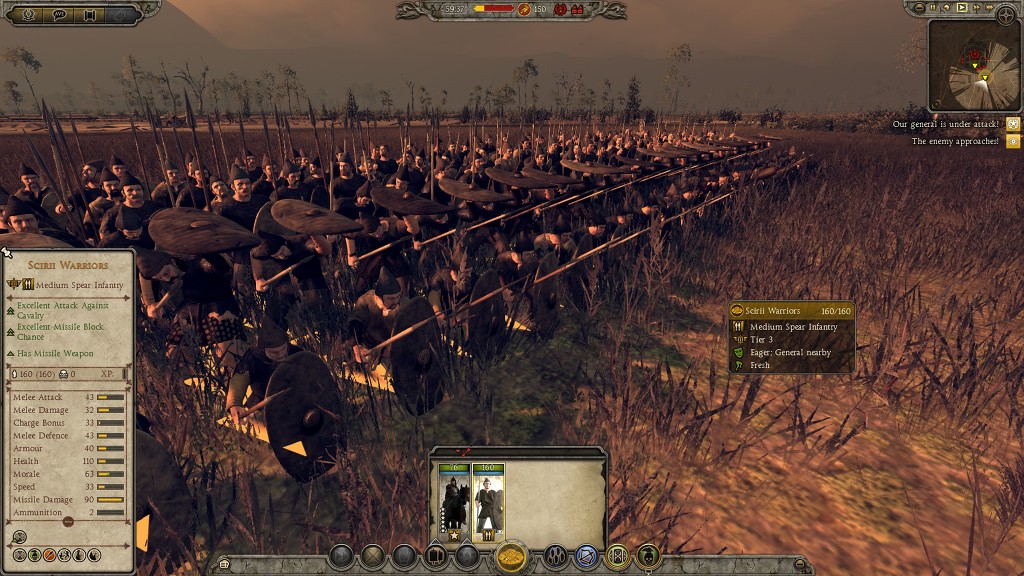The image size is (1024, 576).
Task: Open the tactical map view button
Action: [1005, 14]
